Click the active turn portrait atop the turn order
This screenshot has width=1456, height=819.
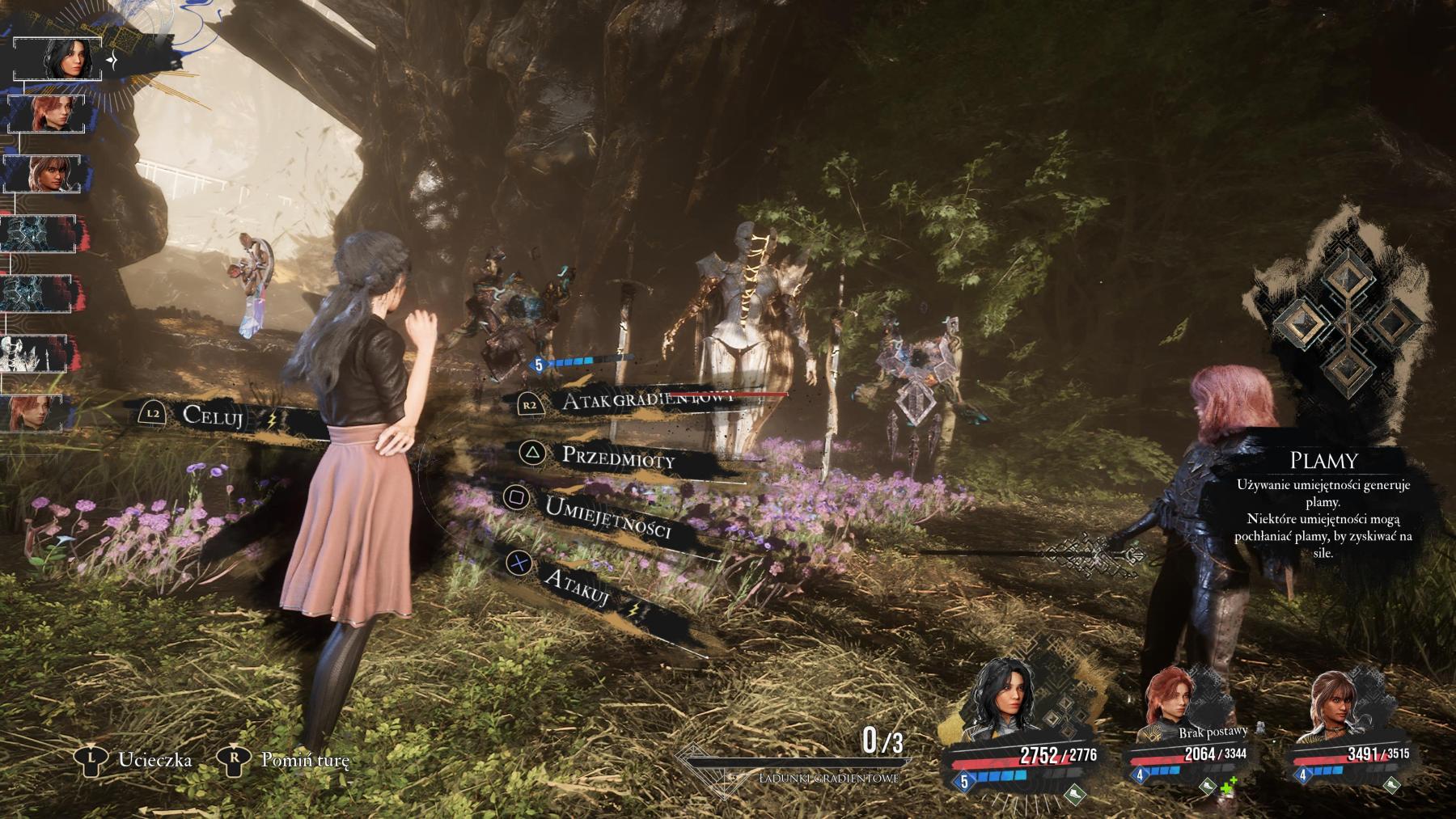click(58, 58)
